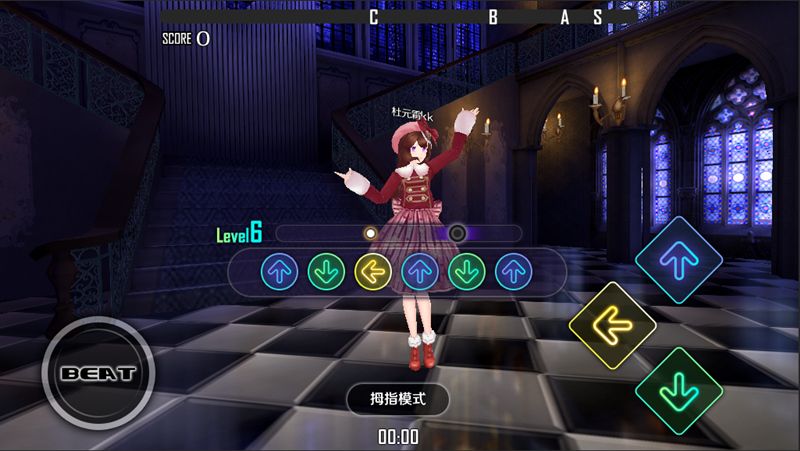
Task: Toggle the 拇指模式 mode button
Action: coord(398,398)
